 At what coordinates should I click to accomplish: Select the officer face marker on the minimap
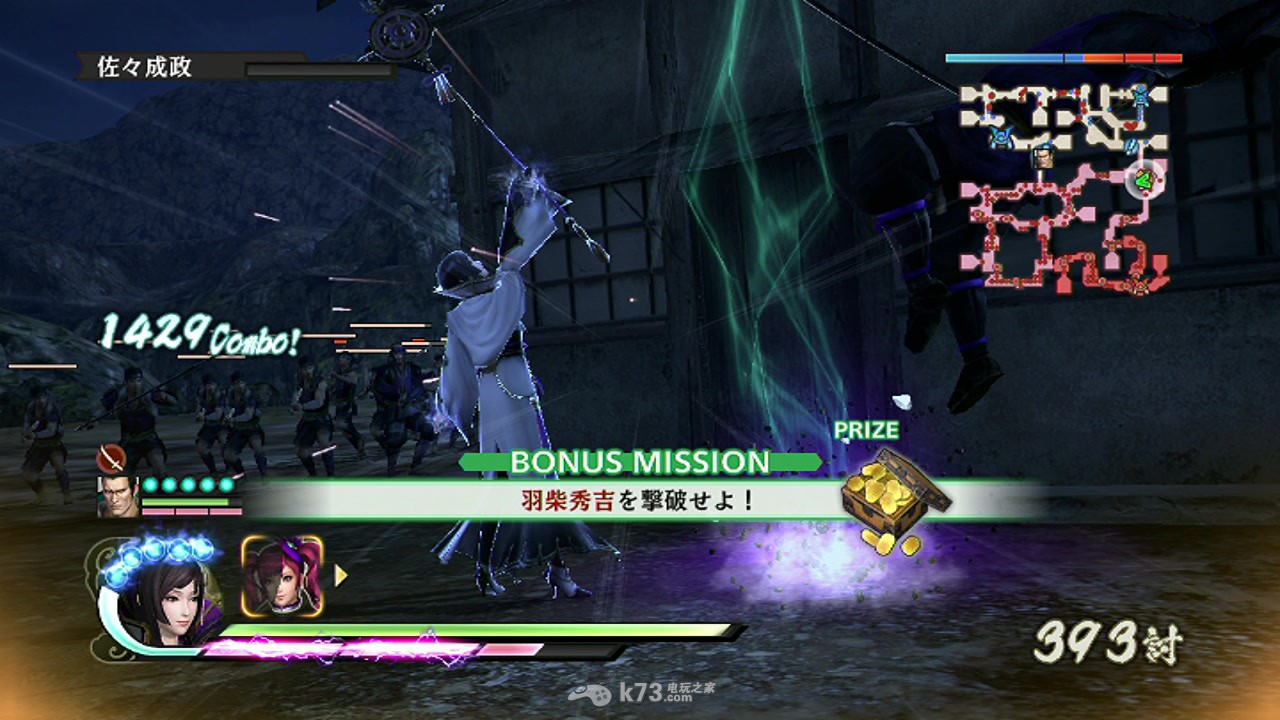[1043, 158]
